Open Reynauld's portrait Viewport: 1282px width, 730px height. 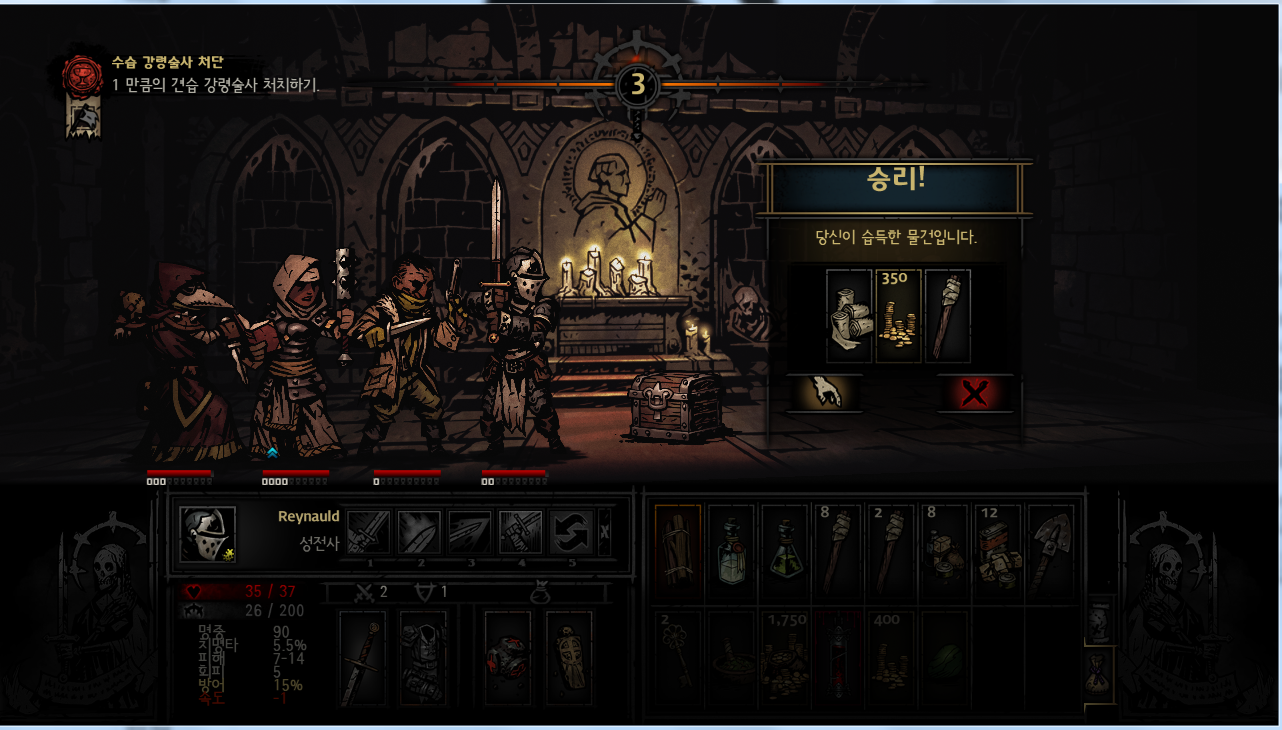(x=208, y=533)
